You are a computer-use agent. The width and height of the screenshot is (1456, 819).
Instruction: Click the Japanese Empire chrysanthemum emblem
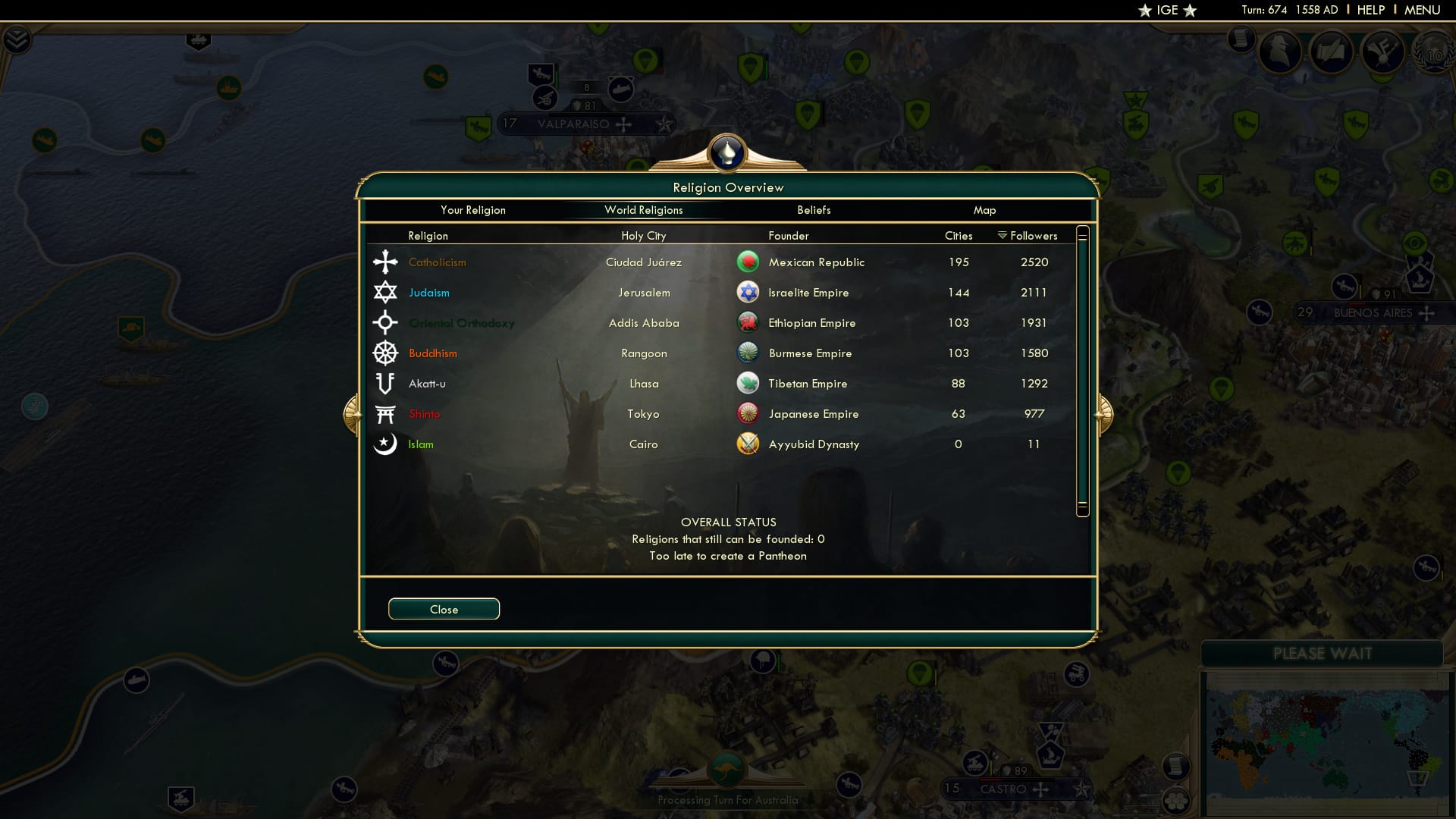point(748,413)
